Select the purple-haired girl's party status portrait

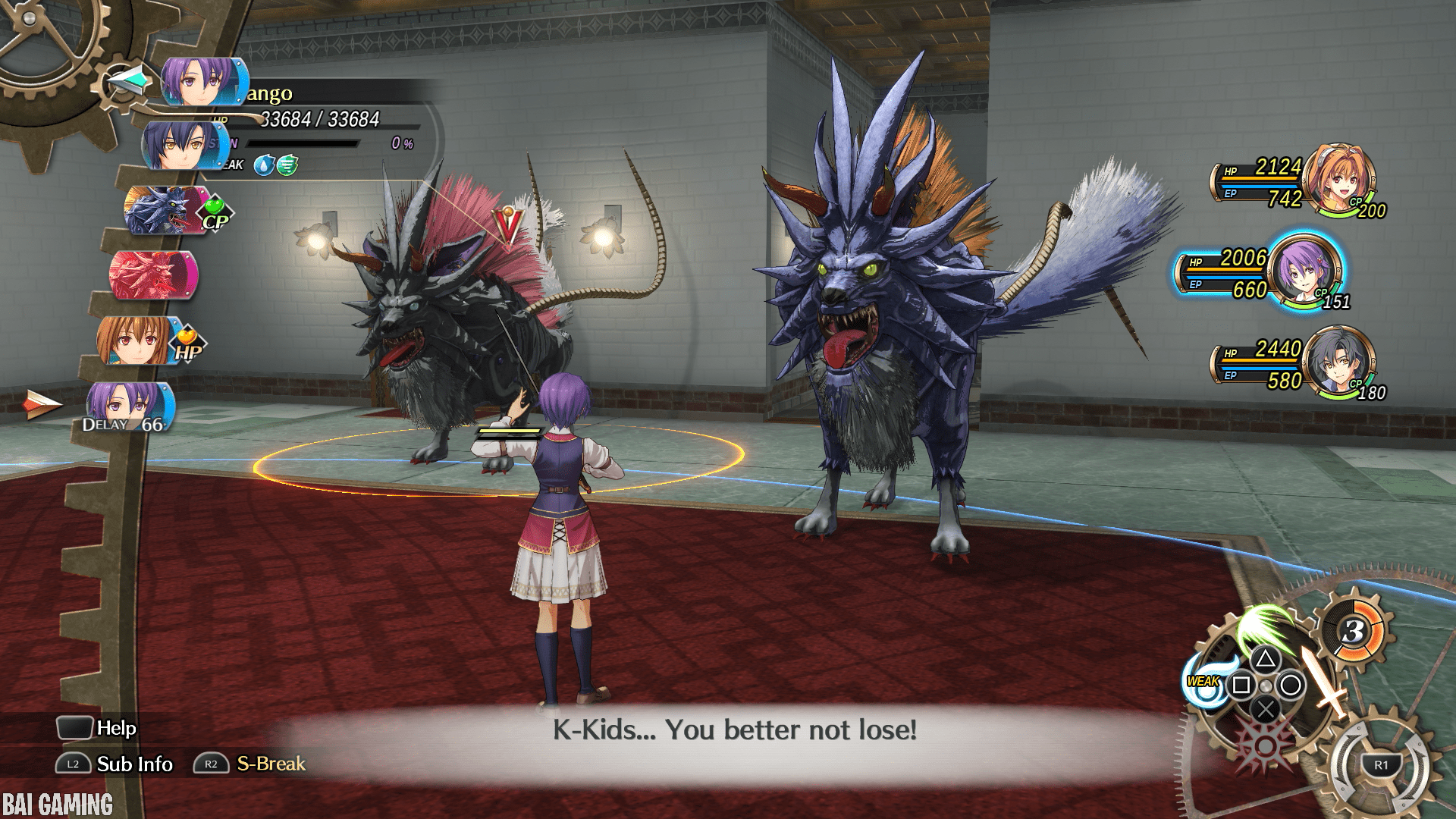(x=1304, y=271)
